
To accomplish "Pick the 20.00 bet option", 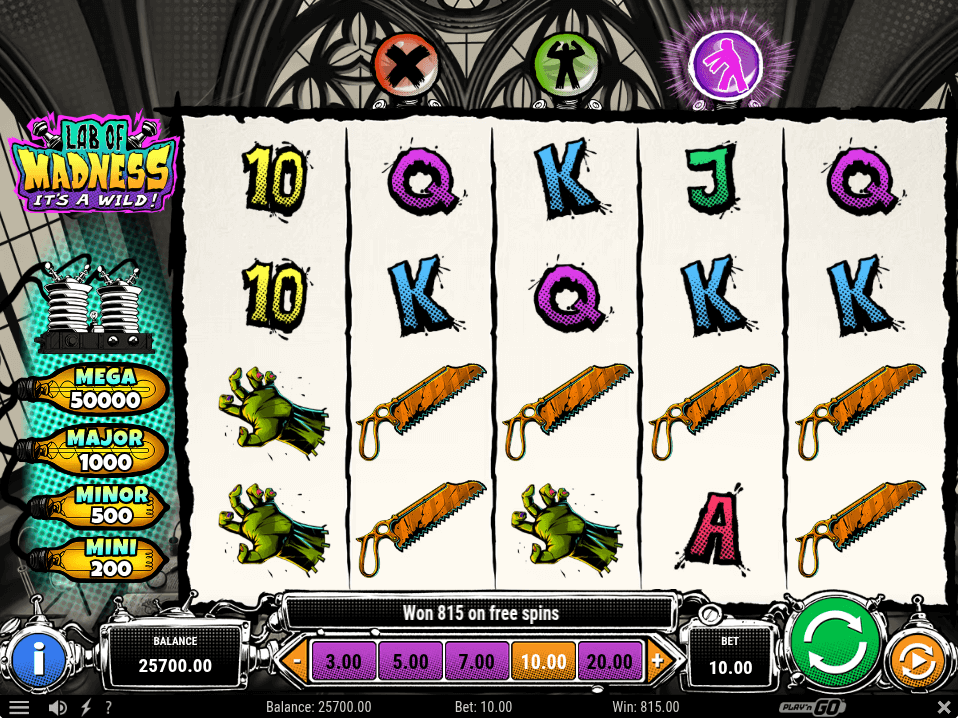I will pos(609,661).
